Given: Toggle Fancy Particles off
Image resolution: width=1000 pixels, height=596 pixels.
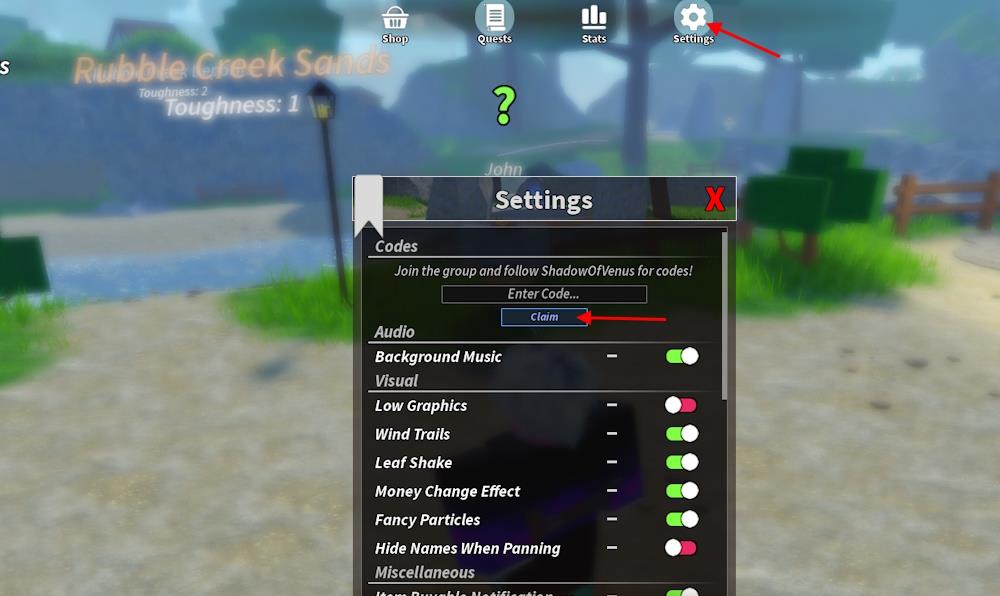Looking at the screenshot, I should click(x=682, y=519).
